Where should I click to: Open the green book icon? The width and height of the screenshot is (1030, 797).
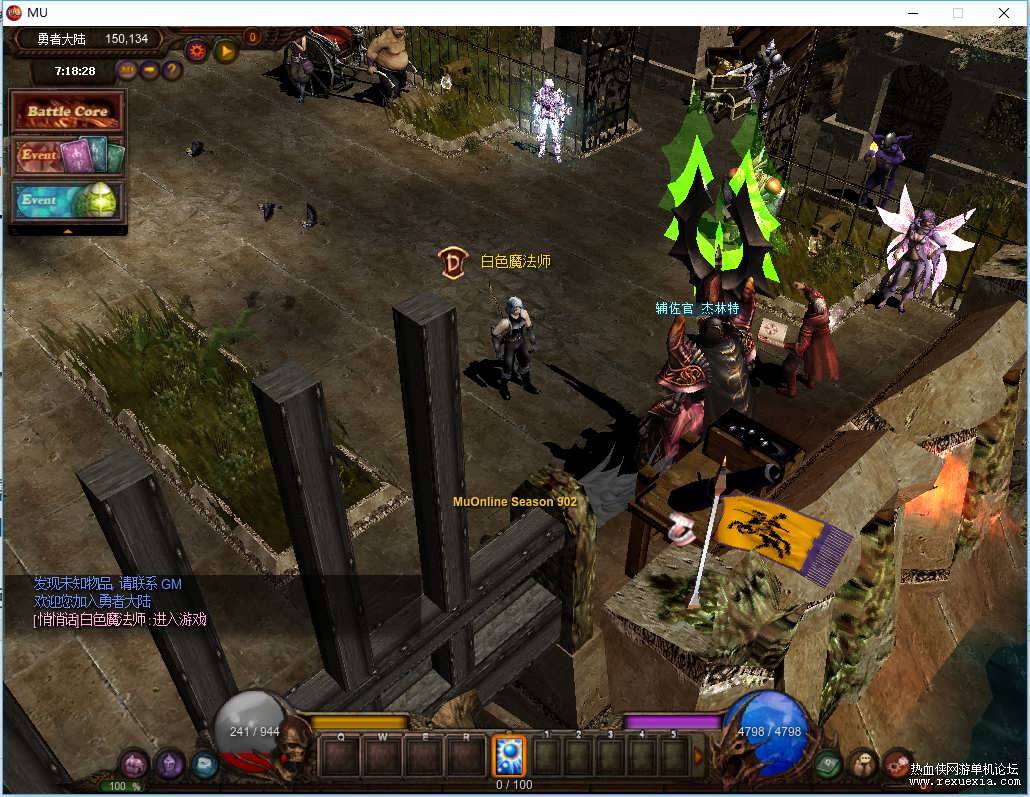827,765
